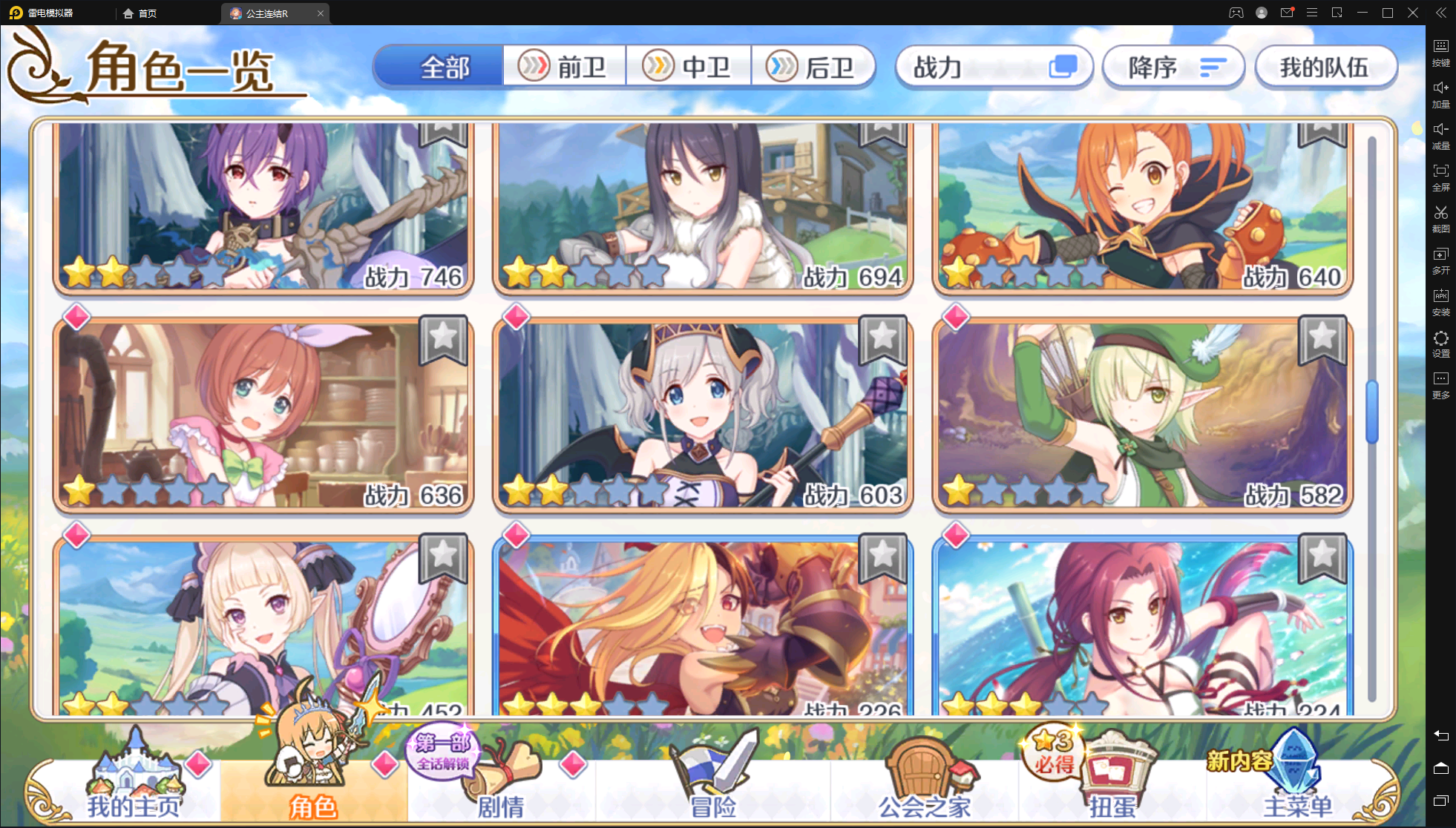Open 我的队伍 team button
1456x828 pixels.
(1325, 66)
